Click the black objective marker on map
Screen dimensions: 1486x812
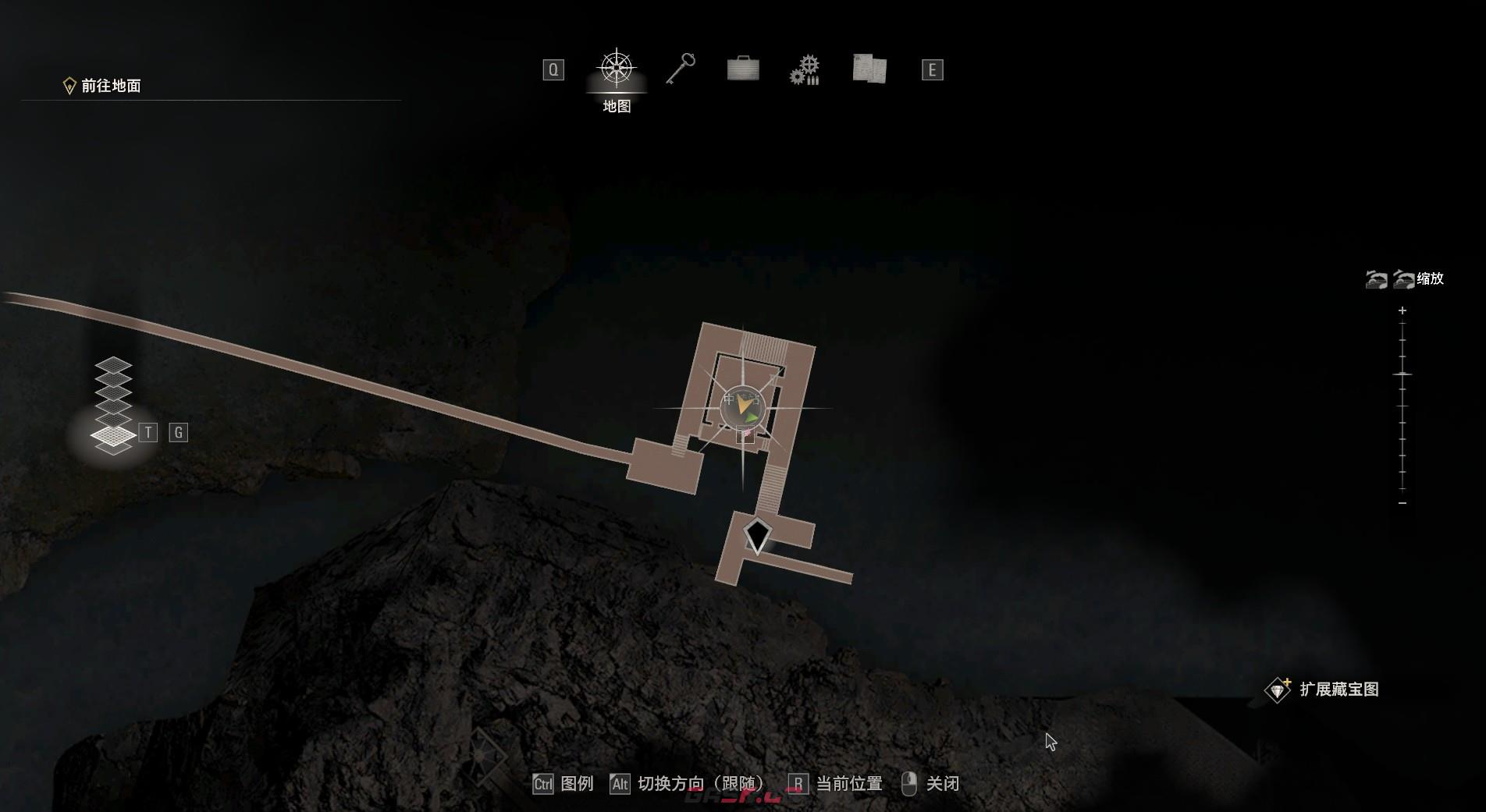point(757,535)
